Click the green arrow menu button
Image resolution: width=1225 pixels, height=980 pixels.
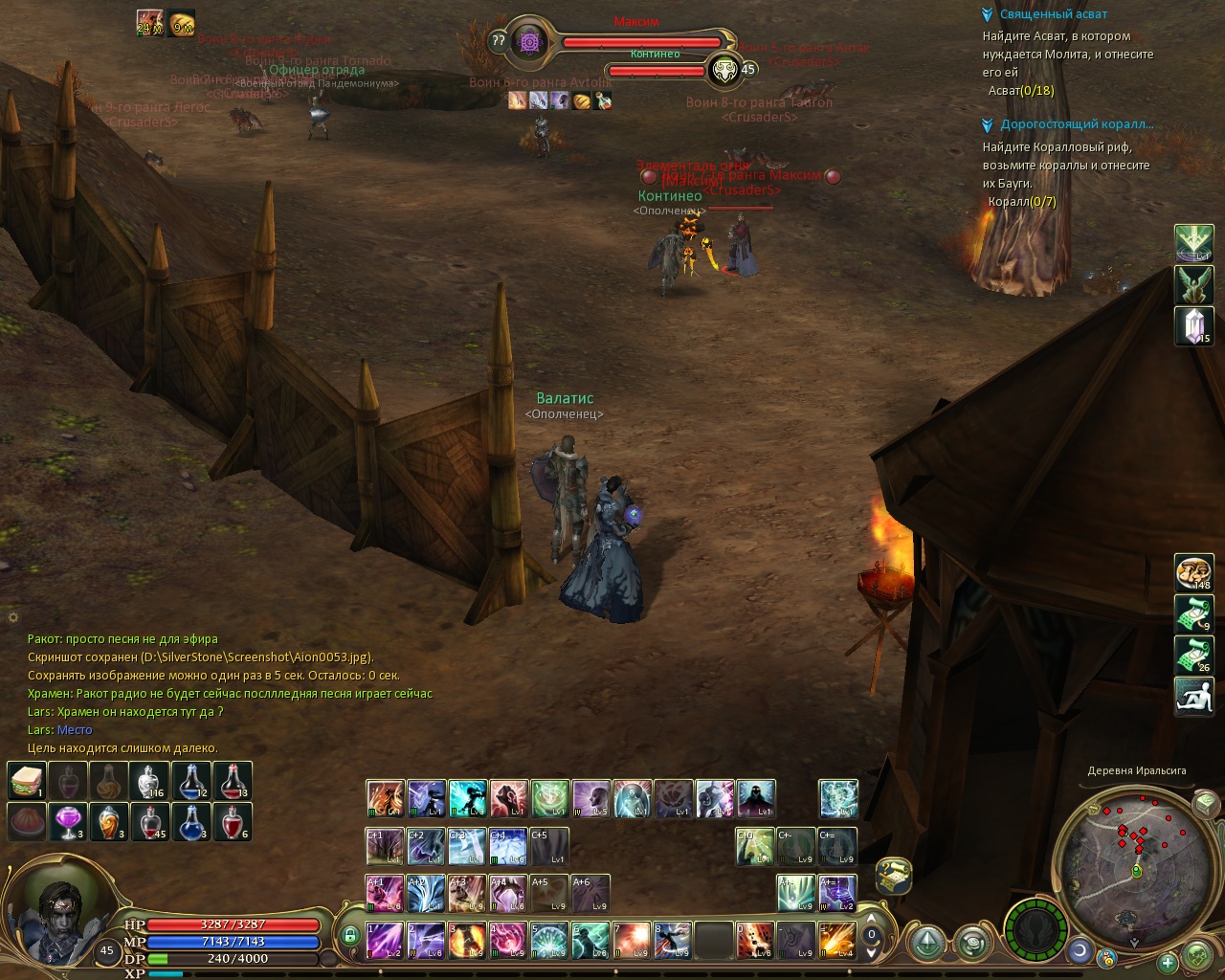coord(926,944)
